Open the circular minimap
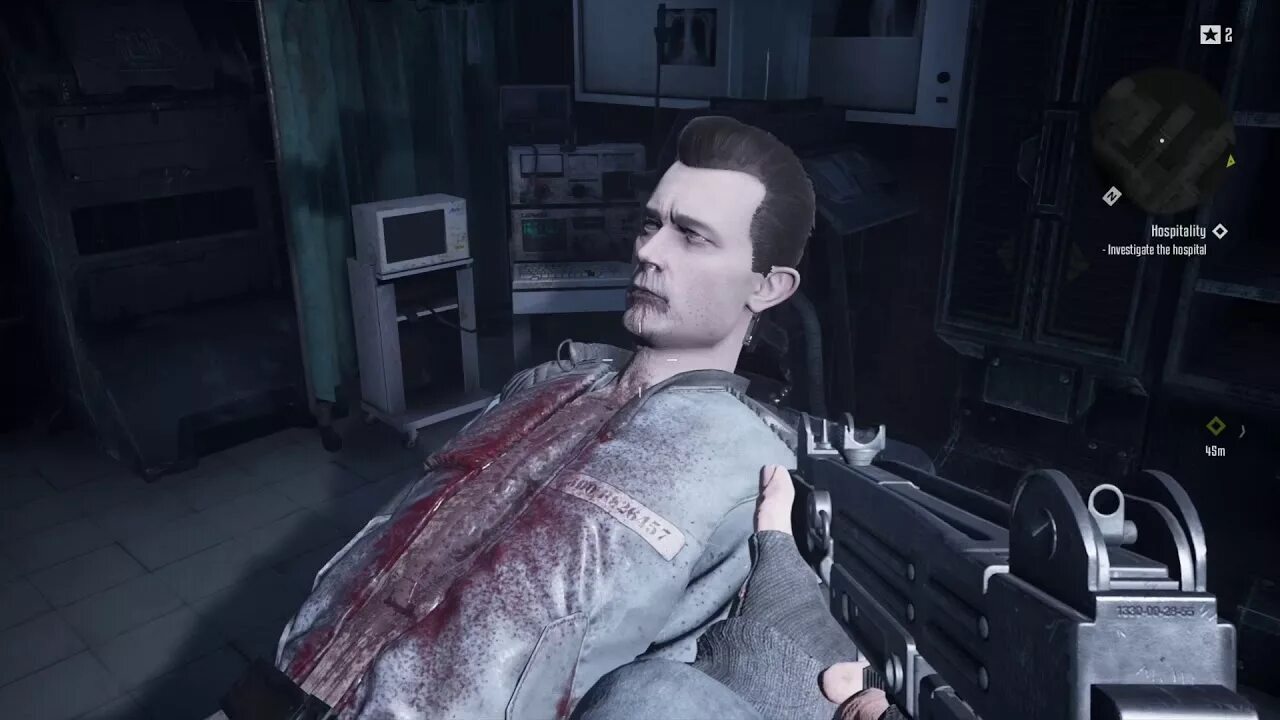This screenshot has height=720, width=1280. coord(1162,140)
